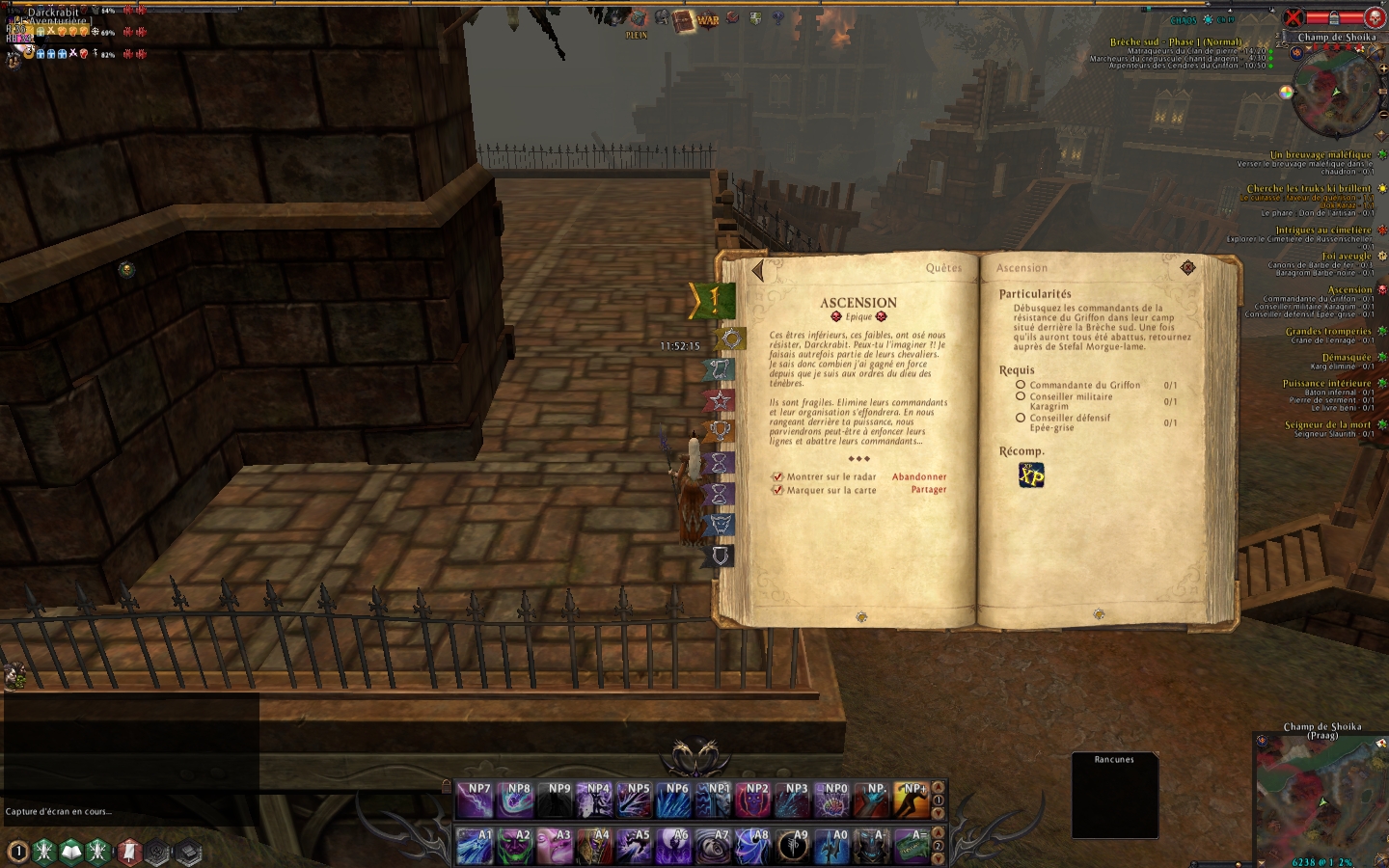Select the shield bookmark at the bottom
Screen dimensions: 1389x868
pos(721,556)
